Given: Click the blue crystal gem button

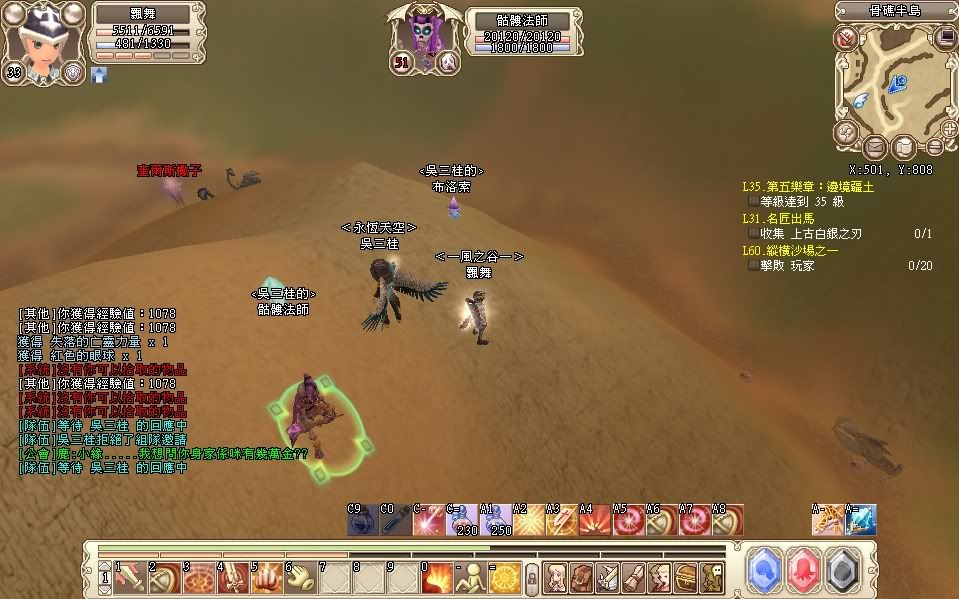Looking at the screenshot, I should 765,570.
